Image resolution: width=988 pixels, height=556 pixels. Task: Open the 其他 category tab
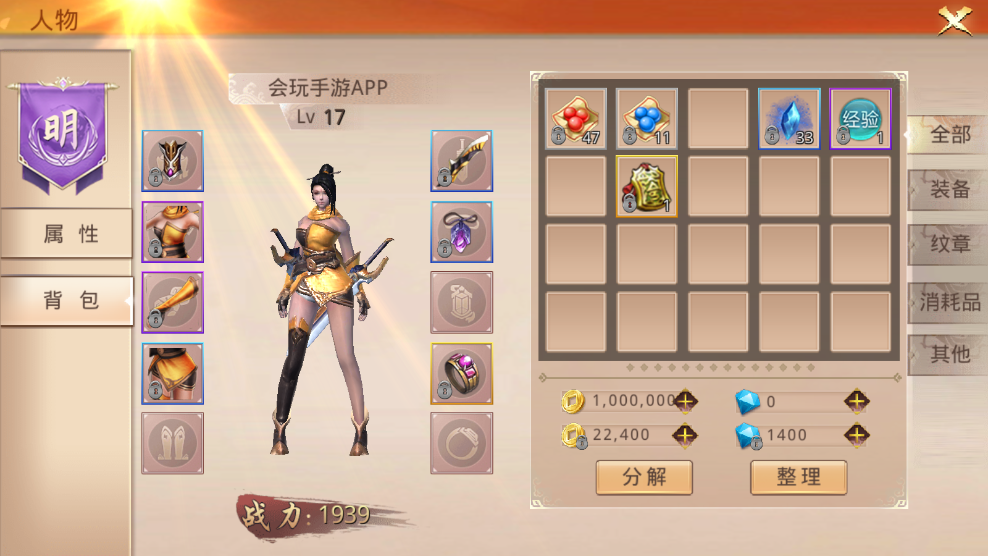[x=948, y=354]
